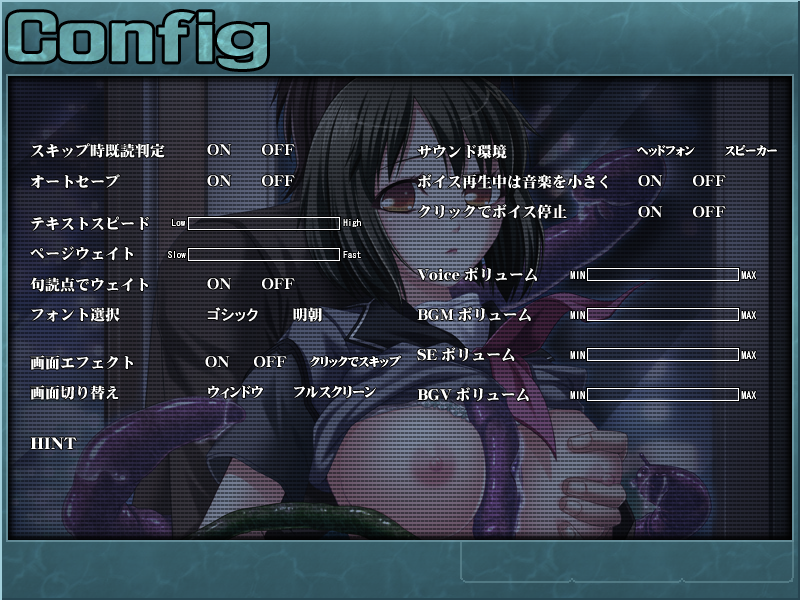The width and height of the screenshot is (800, 600).
Task: Choose the ゴシック font
Action: coord(232,315)
